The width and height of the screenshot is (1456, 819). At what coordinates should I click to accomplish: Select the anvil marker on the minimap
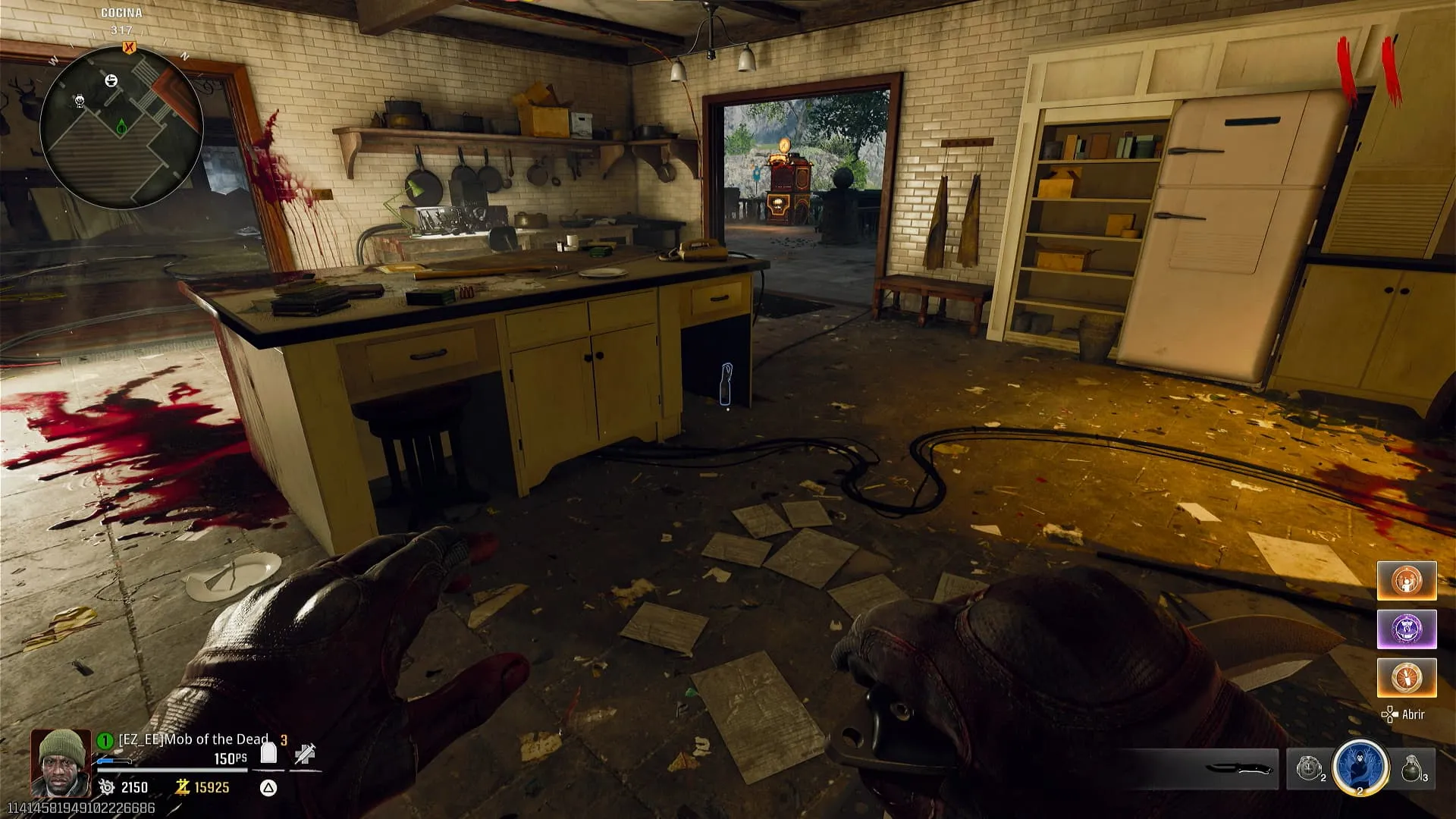(x=111, y=80)
